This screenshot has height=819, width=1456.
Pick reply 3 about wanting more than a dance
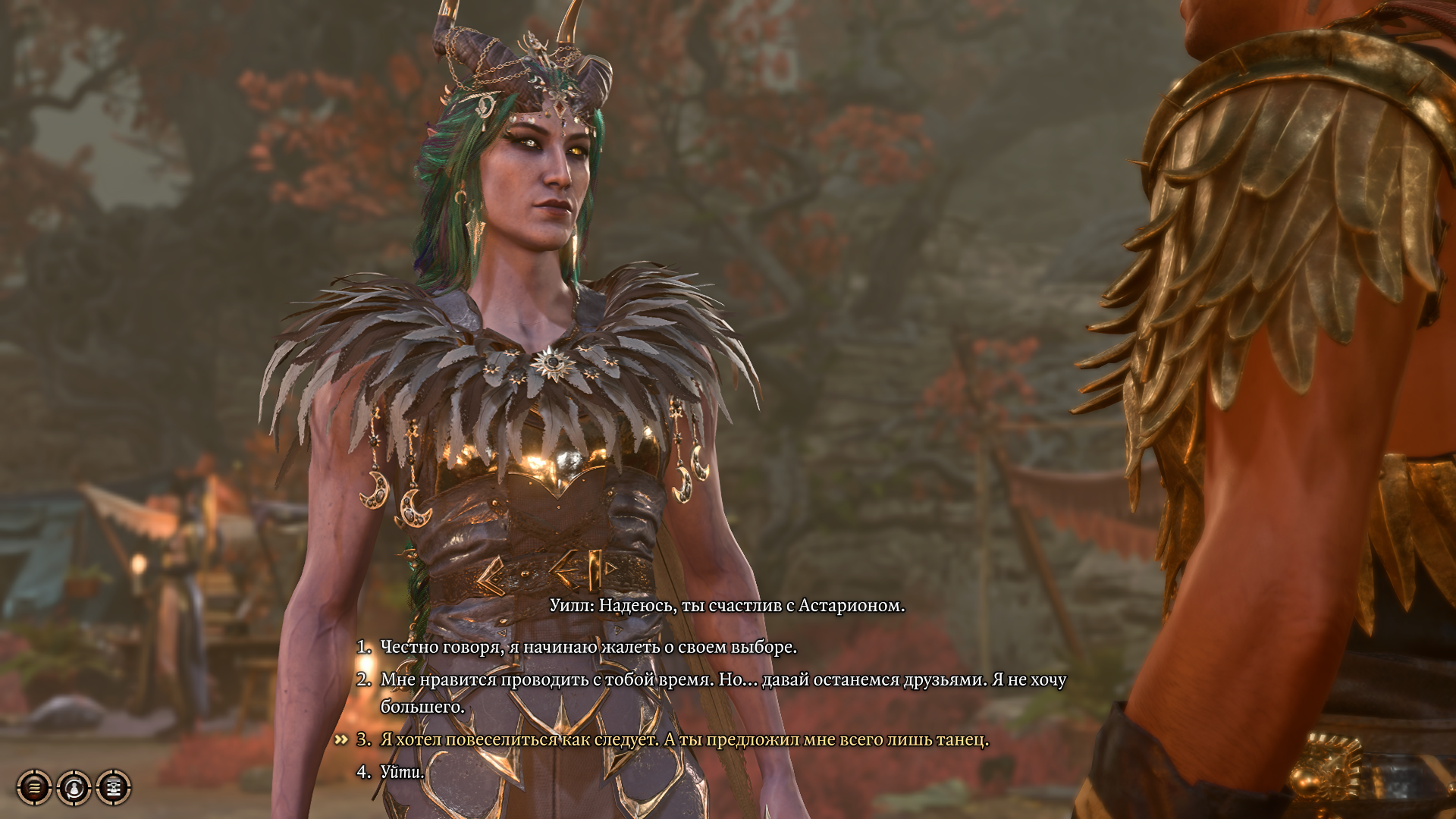(684, 739)
